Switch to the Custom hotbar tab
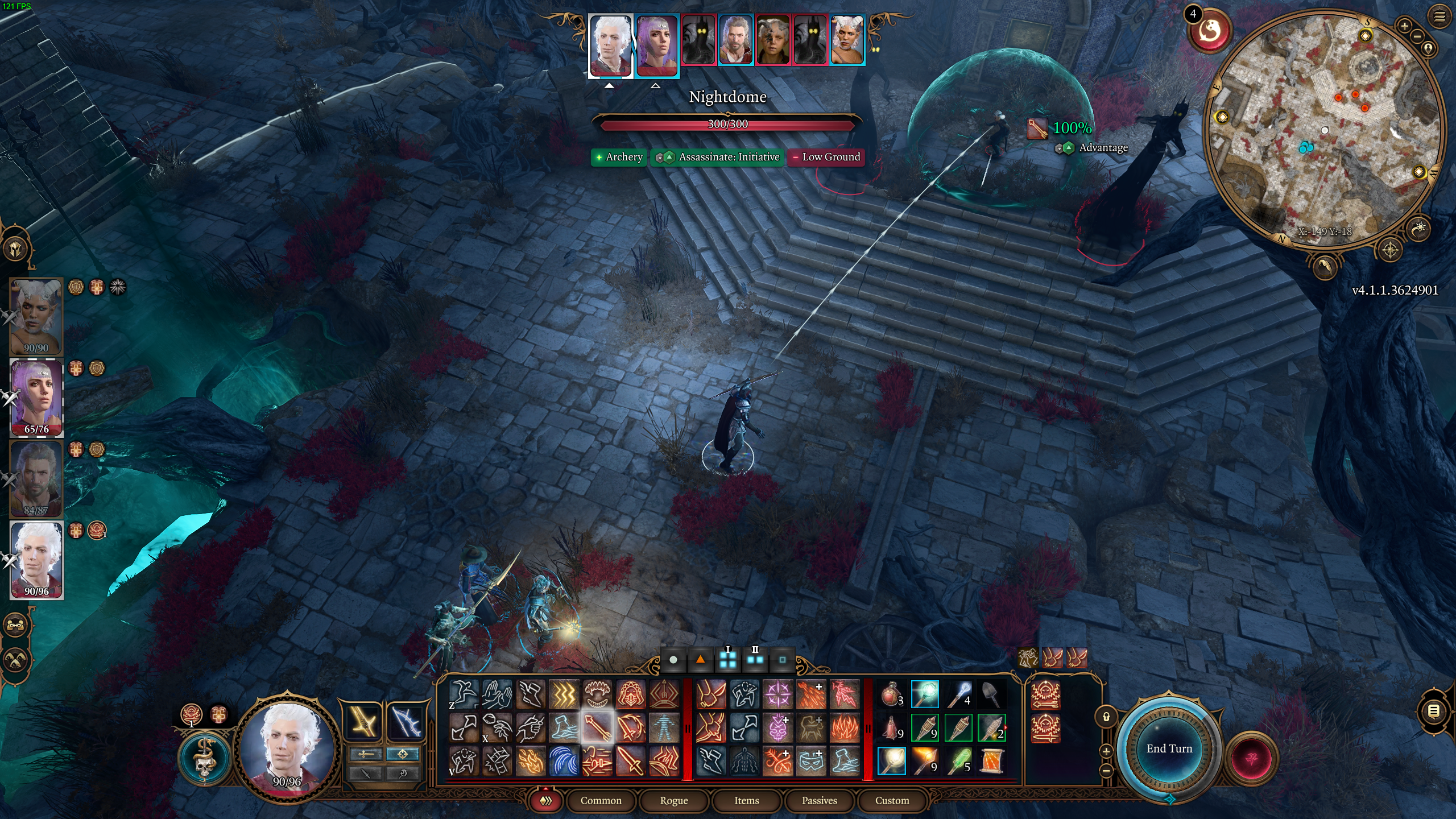Image resolution: width=1456 pixels, height=819 pixels. pos(892,800)
